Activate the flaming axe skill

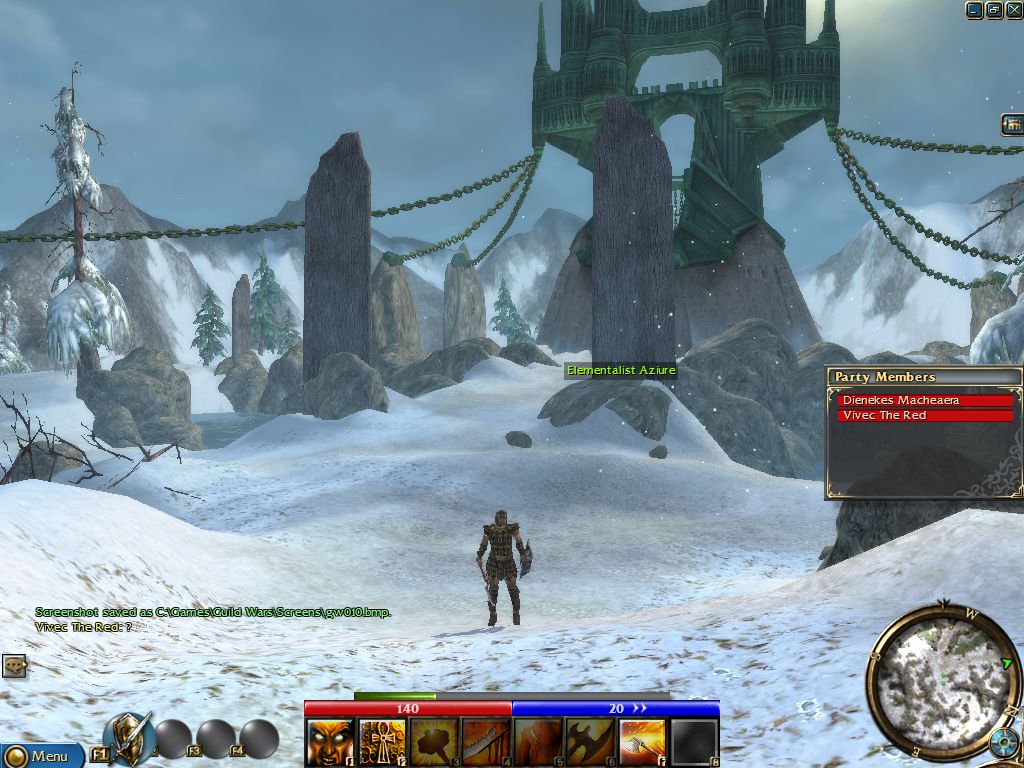pyautogui.click(x=642, y=742)
